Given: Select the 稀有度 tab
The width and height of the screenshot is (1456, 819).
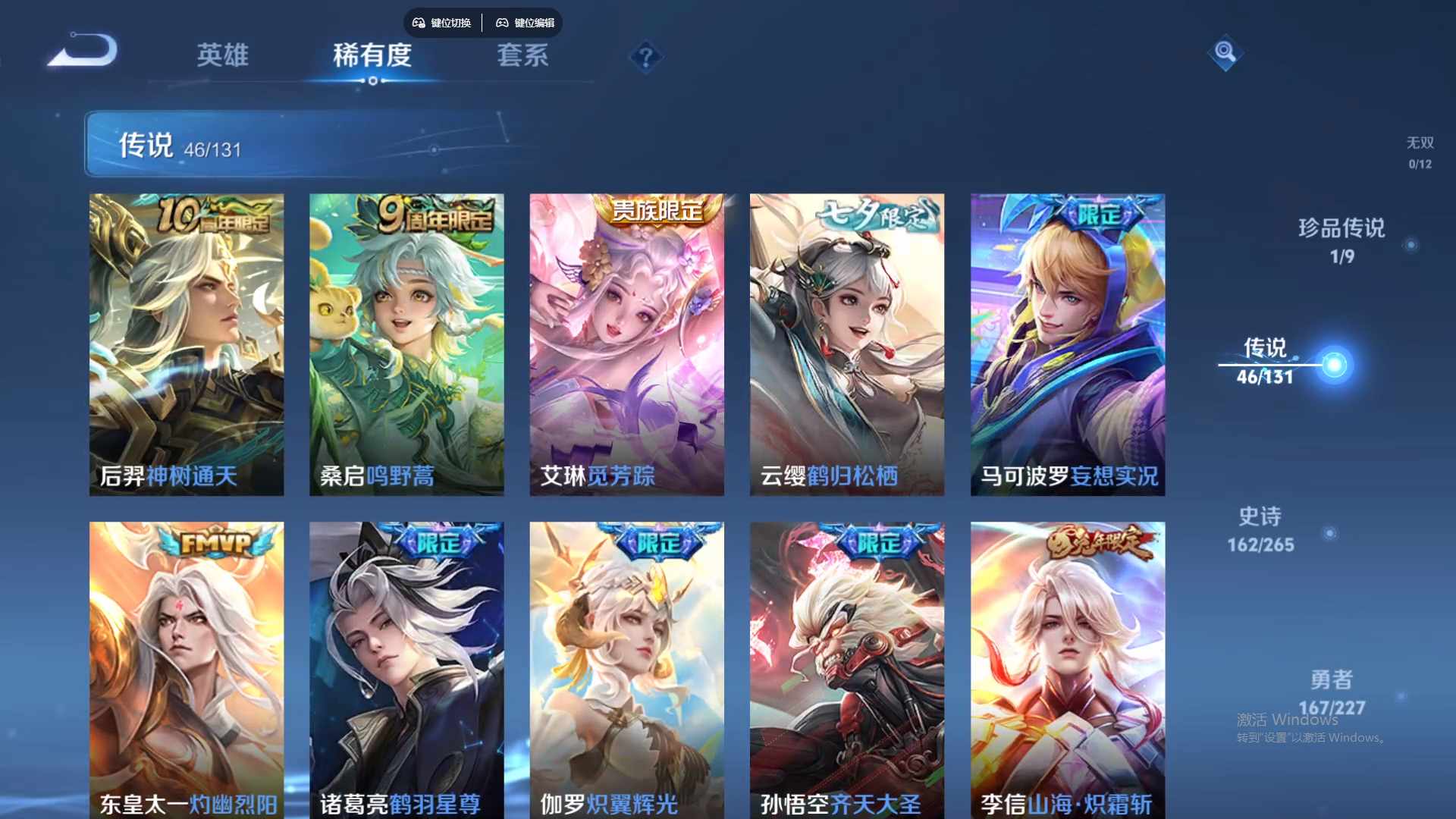Looking at the screenshot, I should 372,57.
